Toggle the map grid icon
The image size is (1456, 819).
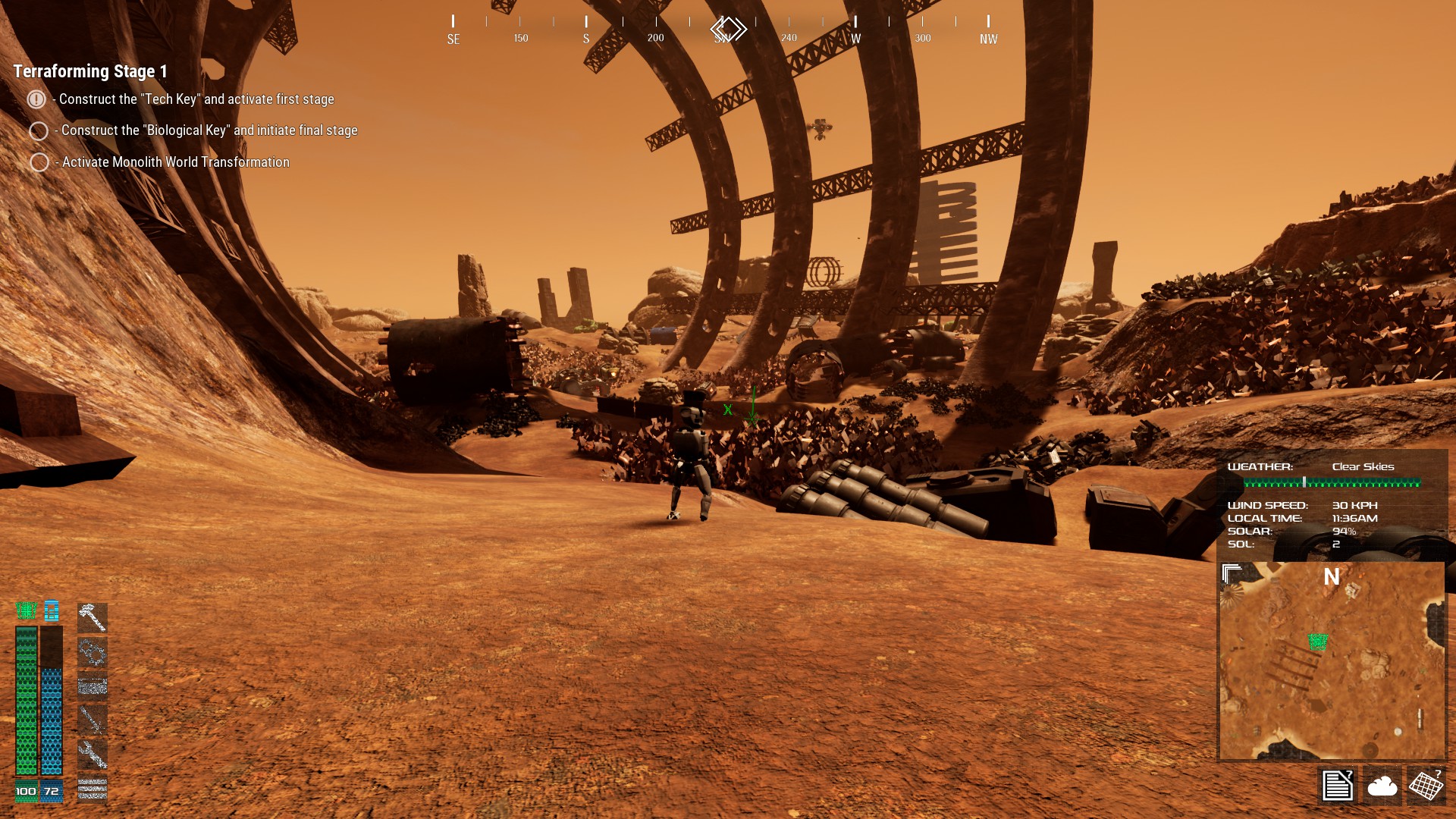(1426, 785)
